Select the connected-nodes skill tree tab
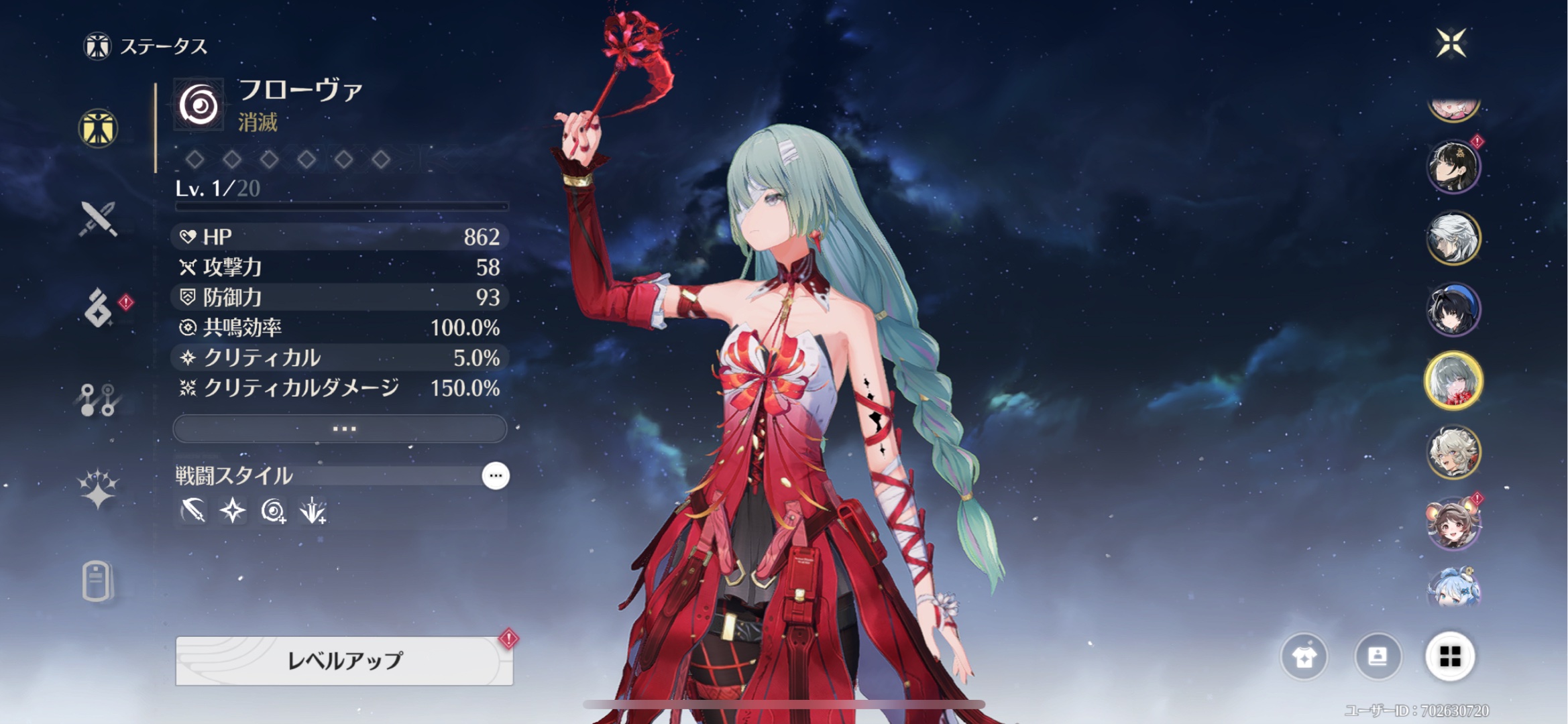Image resolution: width=1568 pixels, height=724 pixels. (99, 400)
